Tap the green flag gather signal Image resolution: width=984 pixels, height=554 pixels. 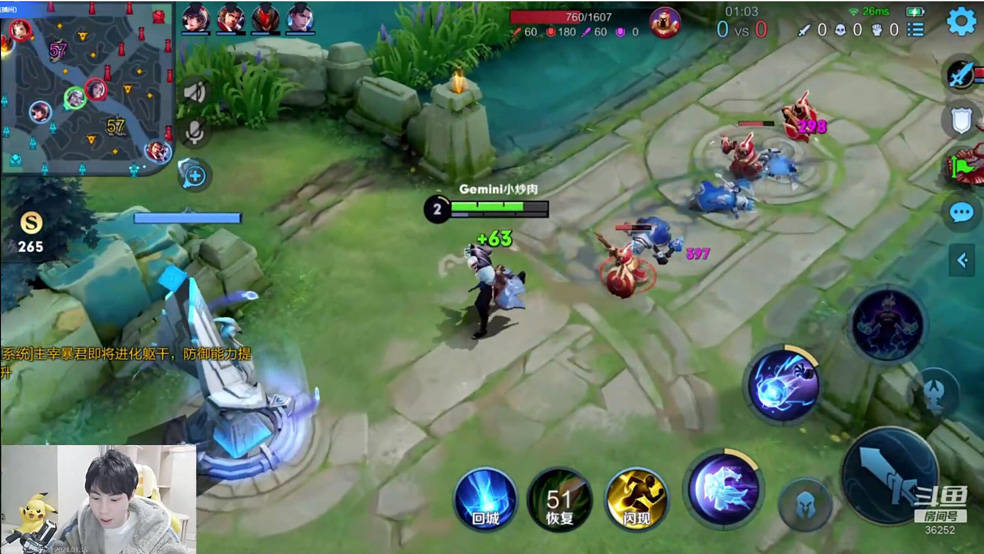click(964, 165)
